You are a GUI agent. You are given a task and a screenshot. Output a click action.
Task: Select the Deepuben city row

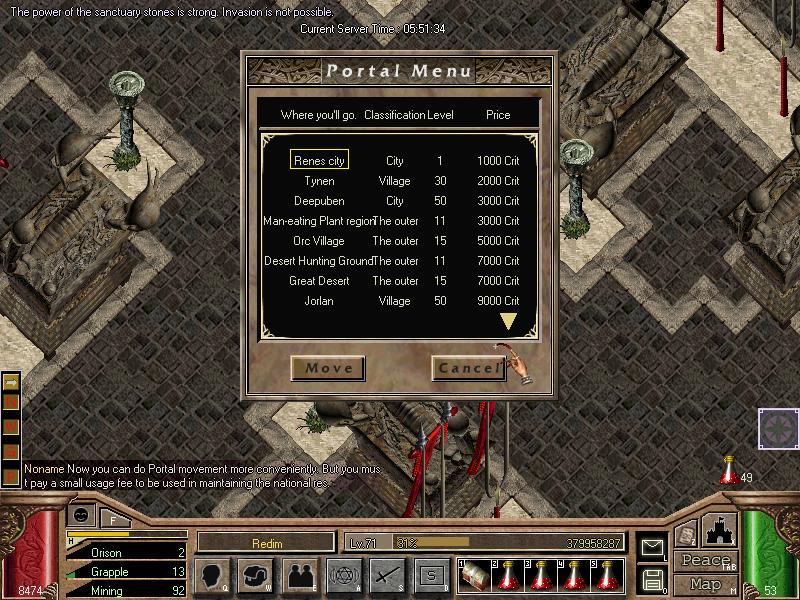click(x=319, y=201)
